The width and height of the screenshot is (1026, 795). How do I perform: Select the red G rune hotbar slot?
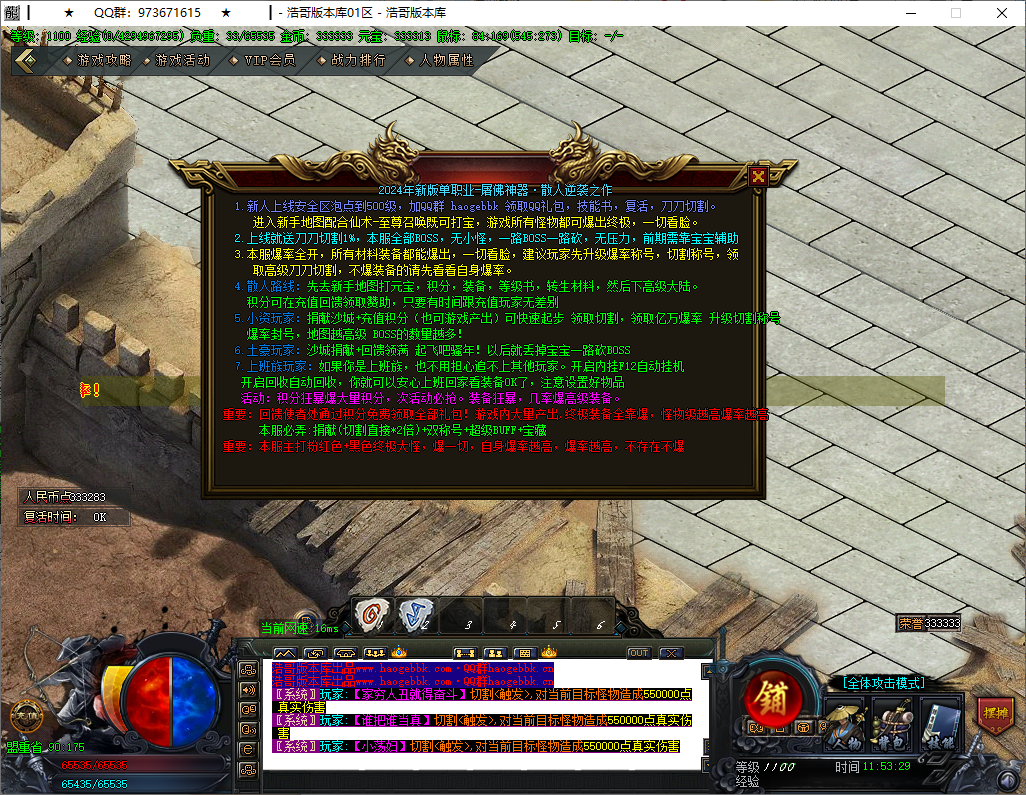click(371, 614)
